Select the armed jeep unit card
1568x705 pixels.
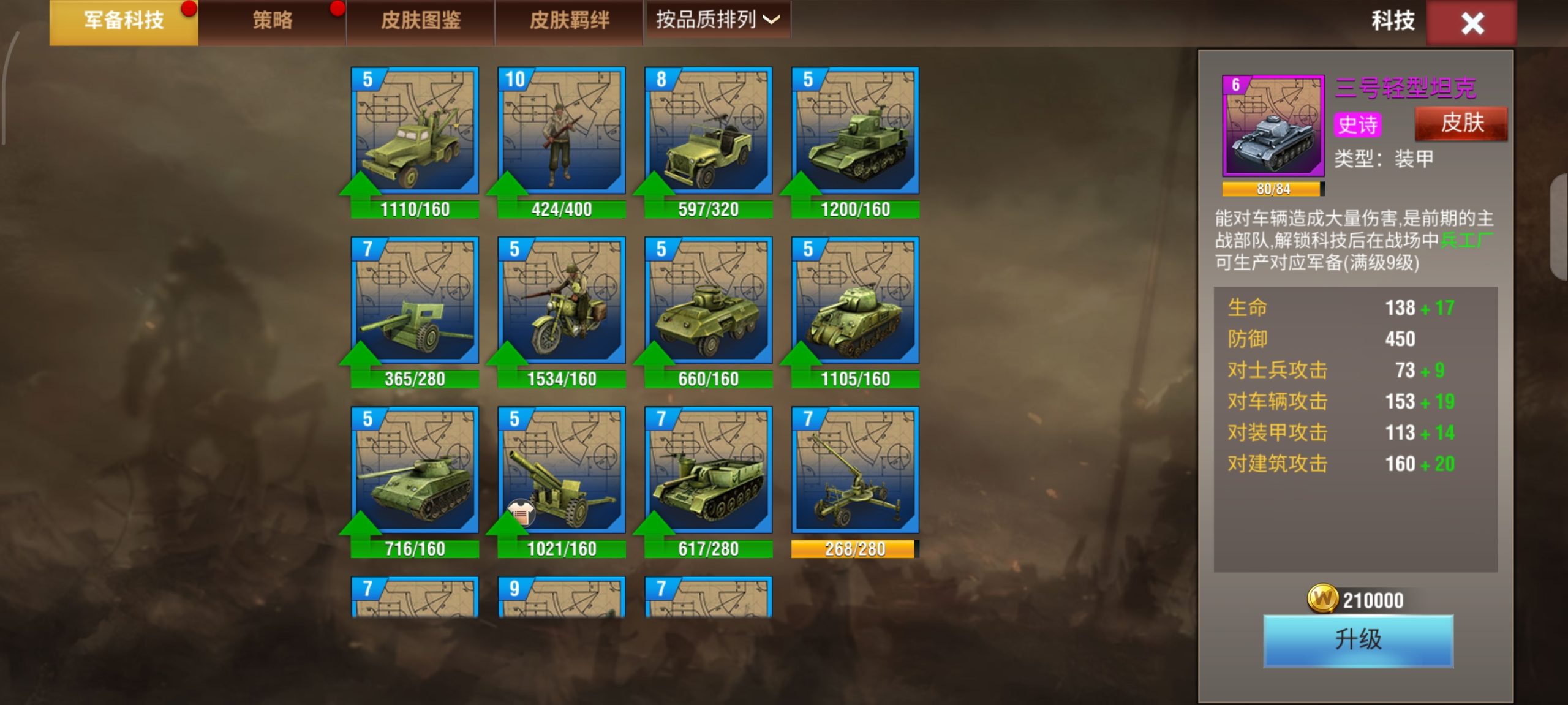709,131
